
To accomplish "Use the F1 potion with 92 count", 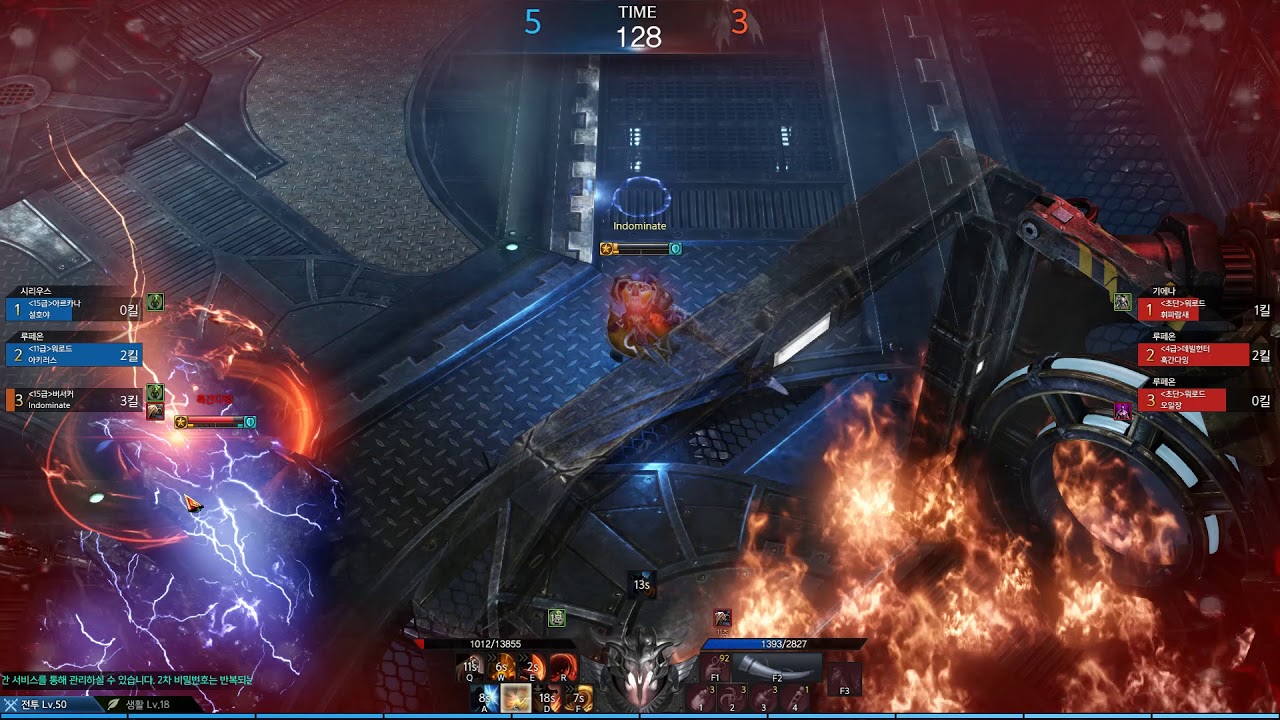I will coord(716,667).
